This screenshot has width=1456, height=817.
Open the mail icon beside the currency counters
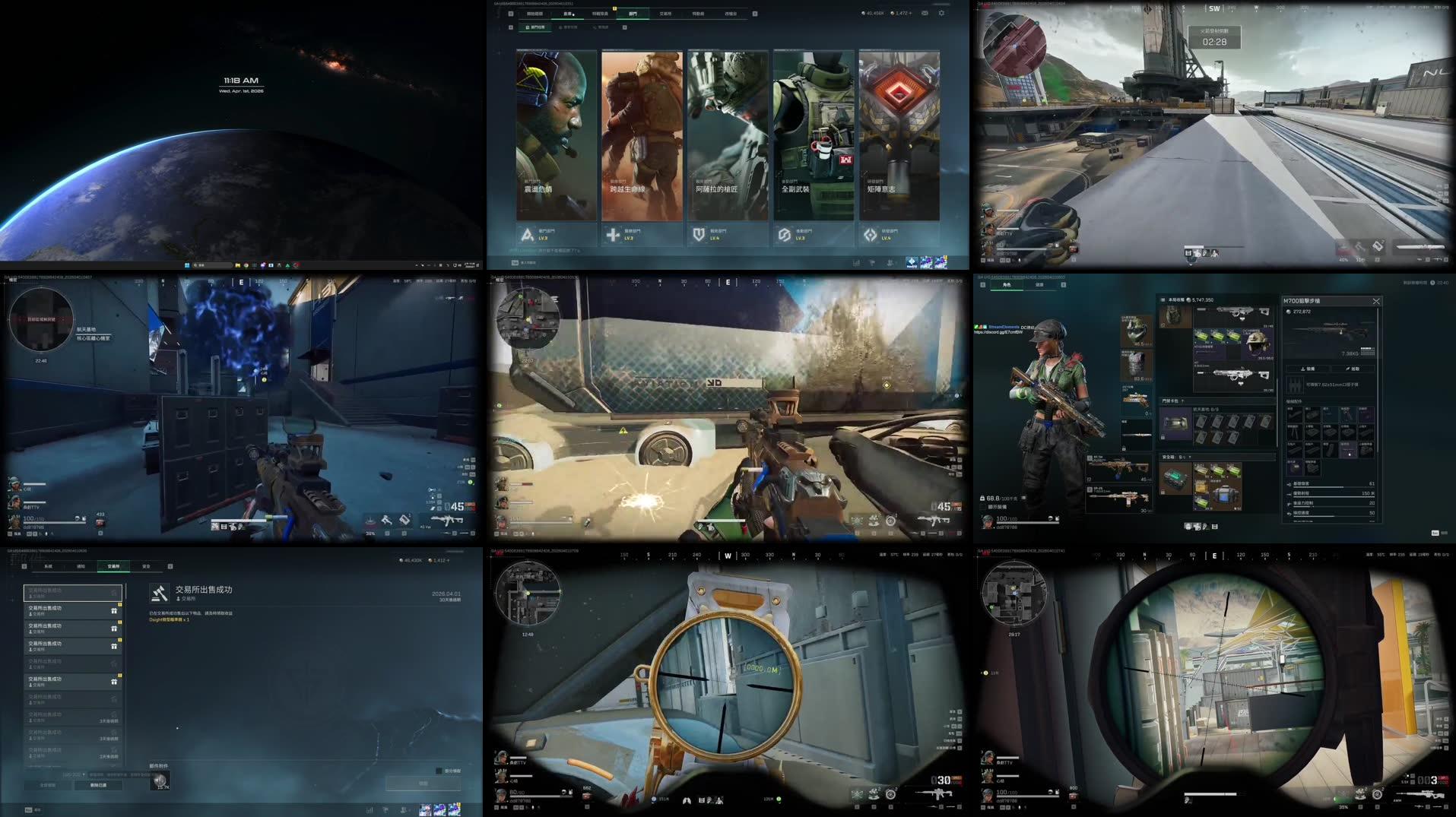coord(925,13)
